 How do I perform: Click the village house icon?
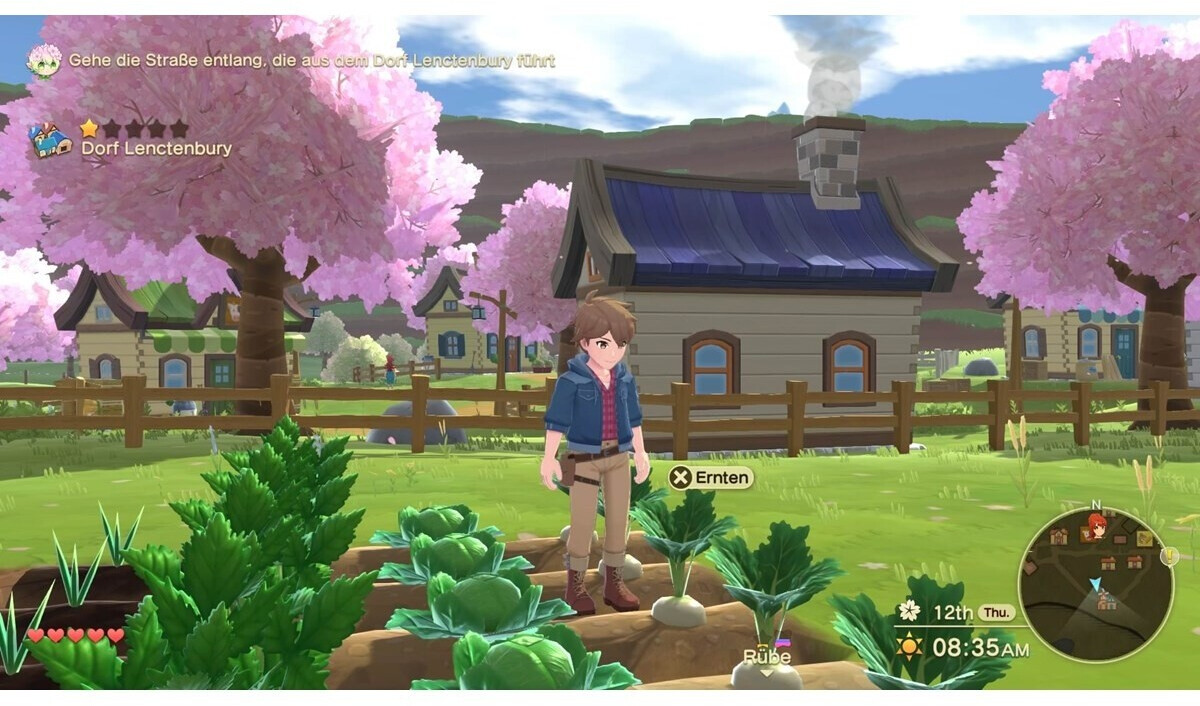[50, 140]
